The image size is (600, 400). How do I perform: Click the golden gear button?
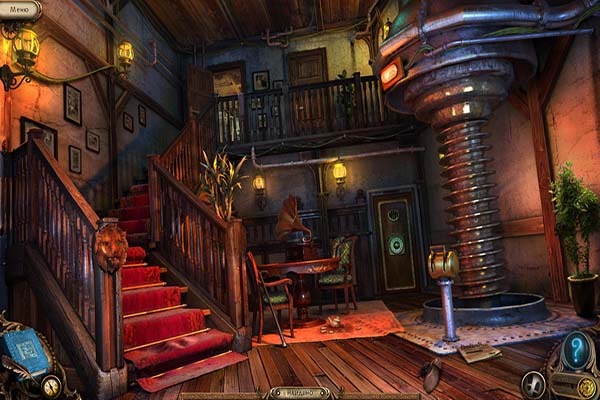(586, 388)
